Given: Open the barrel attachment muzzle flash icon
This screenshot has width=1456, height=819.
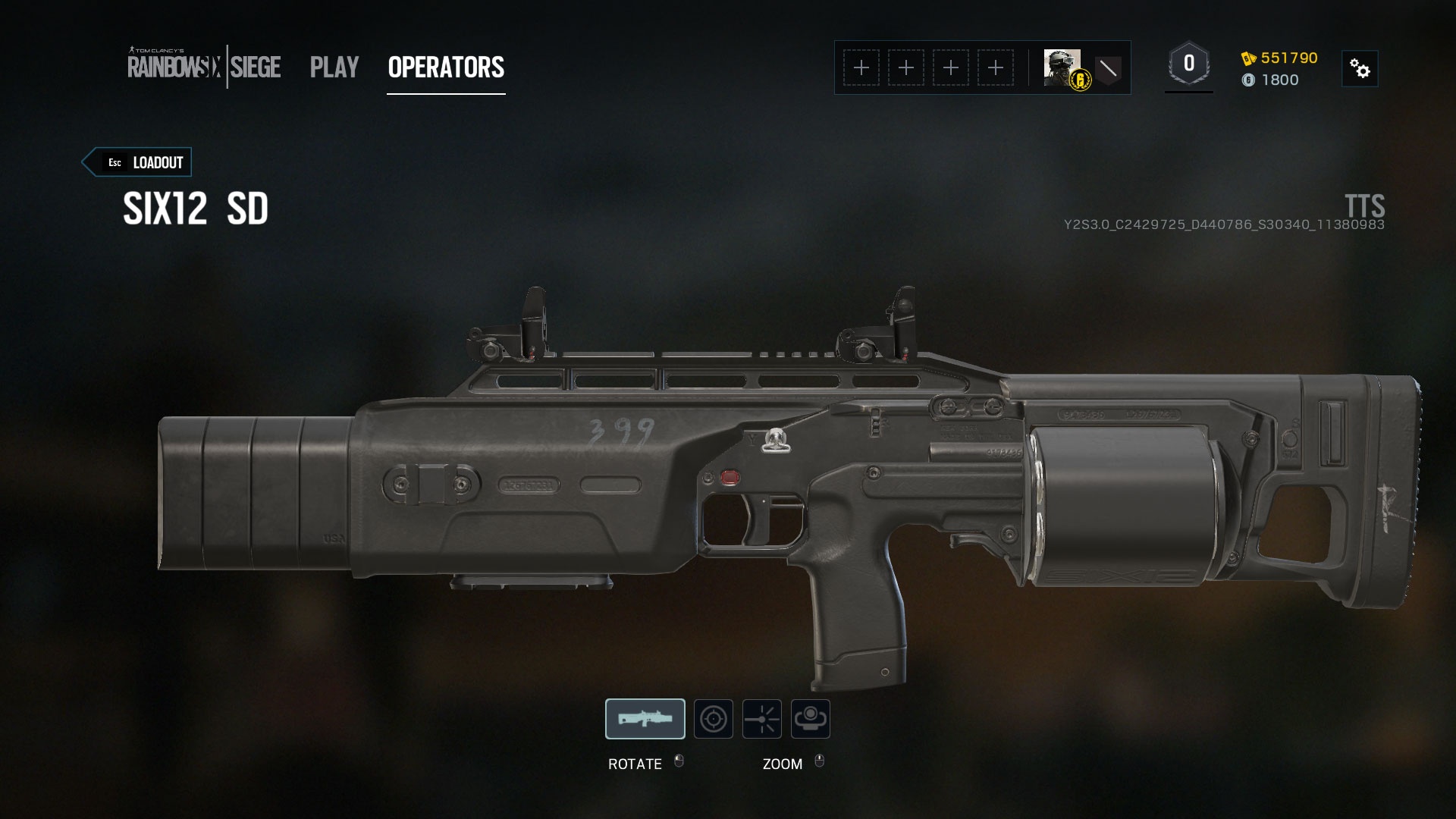Looking at the screenshot, I should [762, 719].
